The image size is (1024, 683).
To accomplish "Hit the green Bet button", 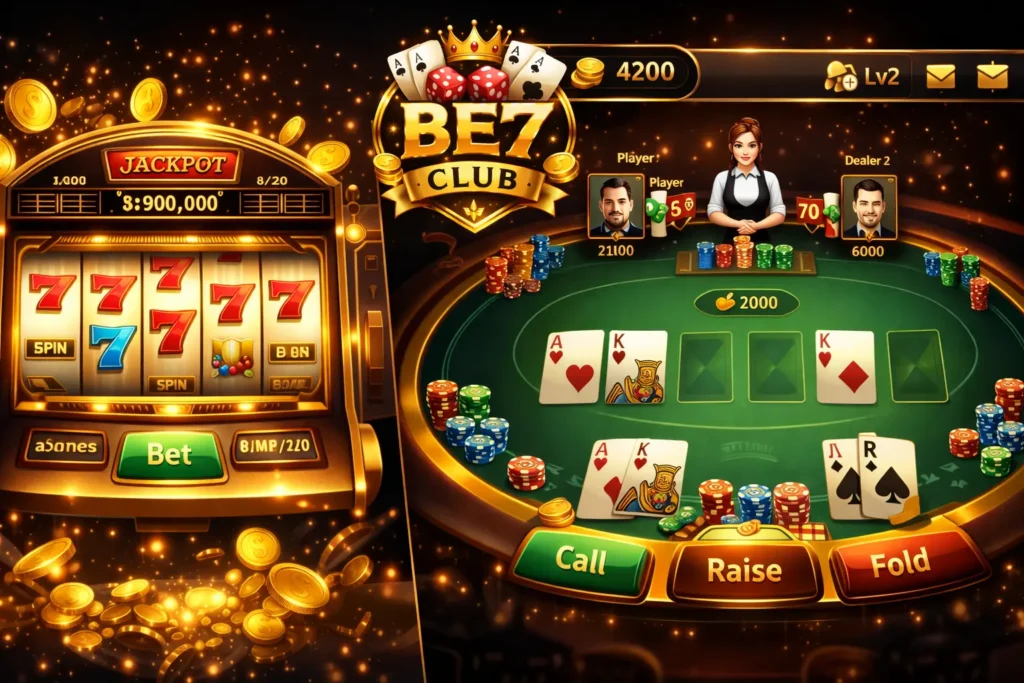I will 170,454.
